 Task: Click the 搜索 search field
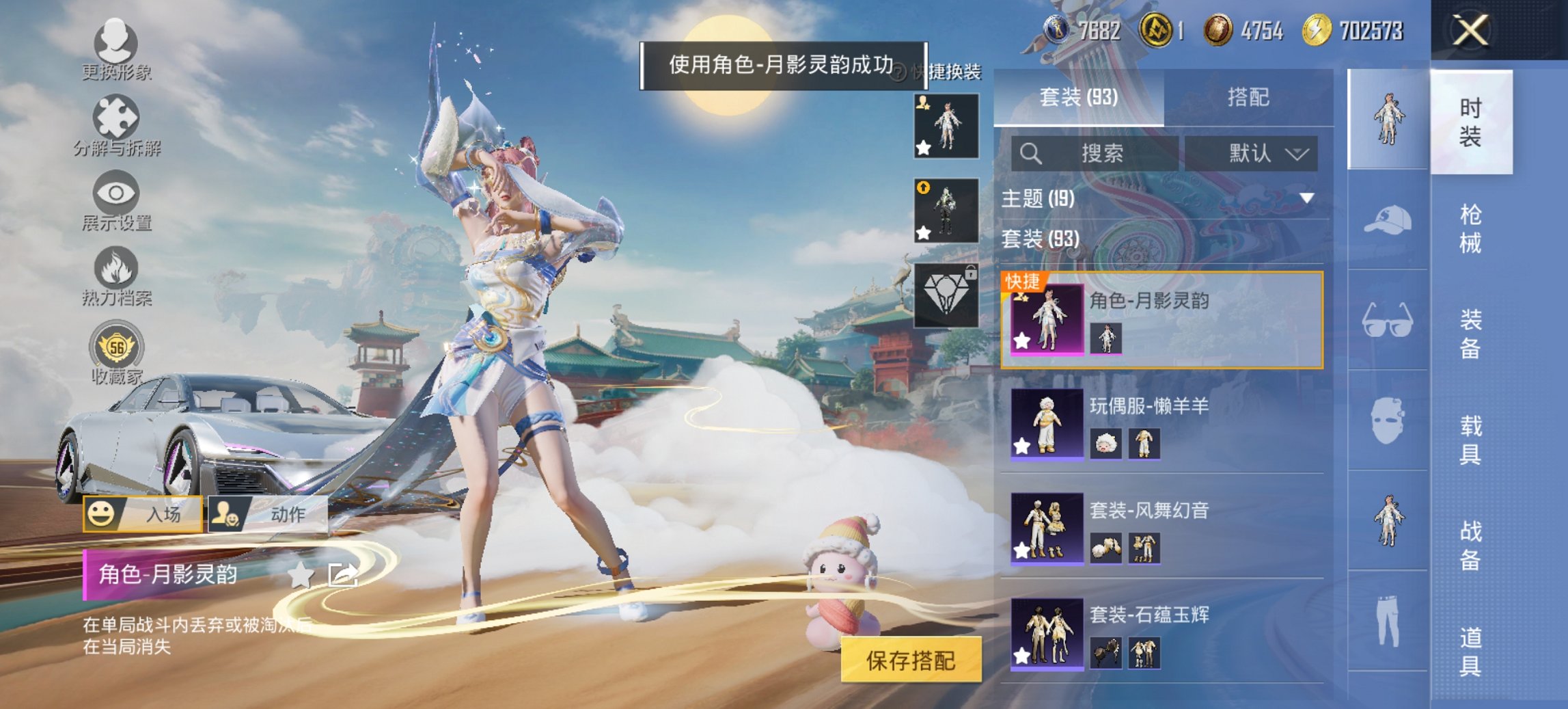click(x=1093, y=153)
